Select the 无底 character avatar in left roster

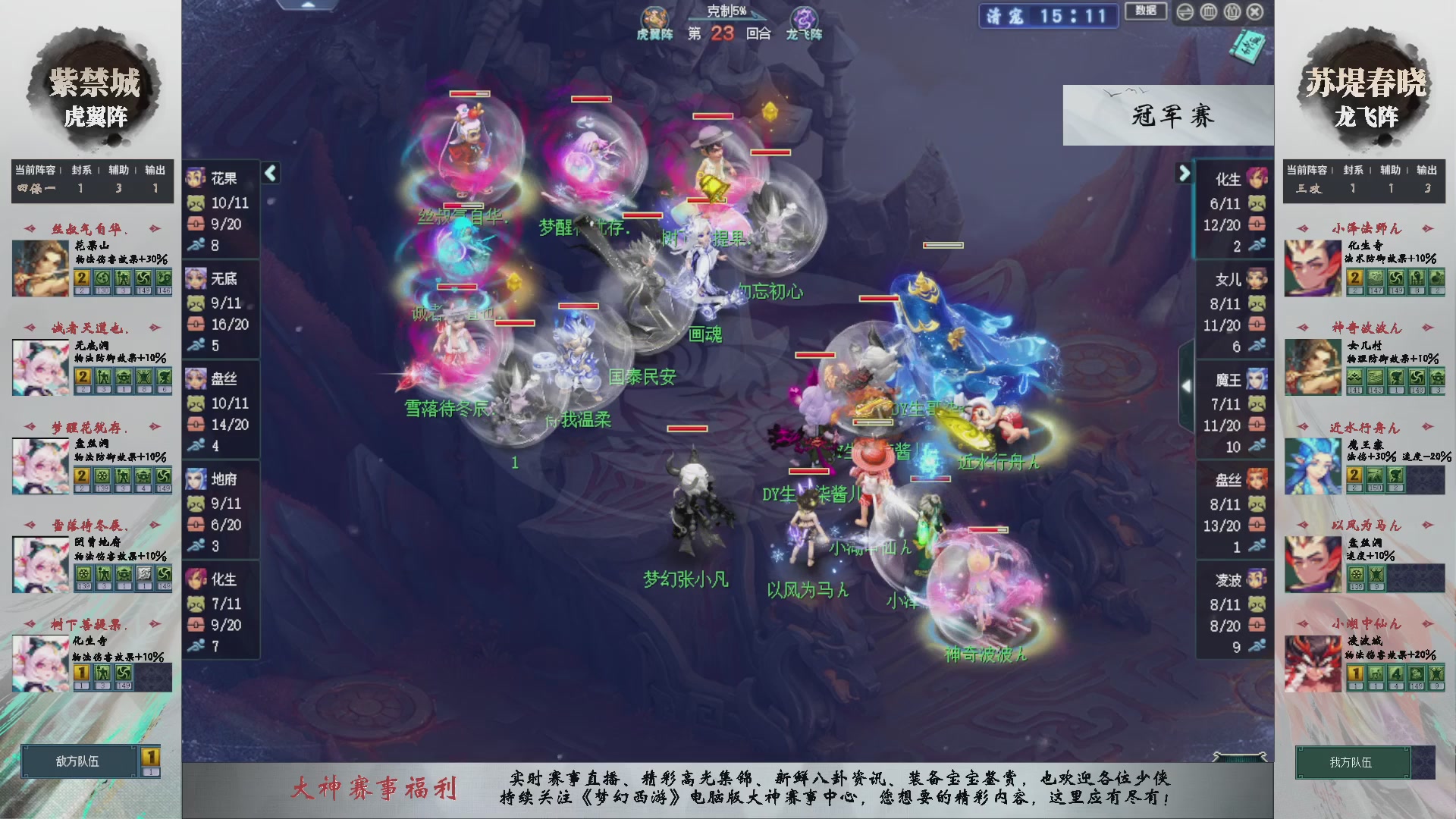196,279
